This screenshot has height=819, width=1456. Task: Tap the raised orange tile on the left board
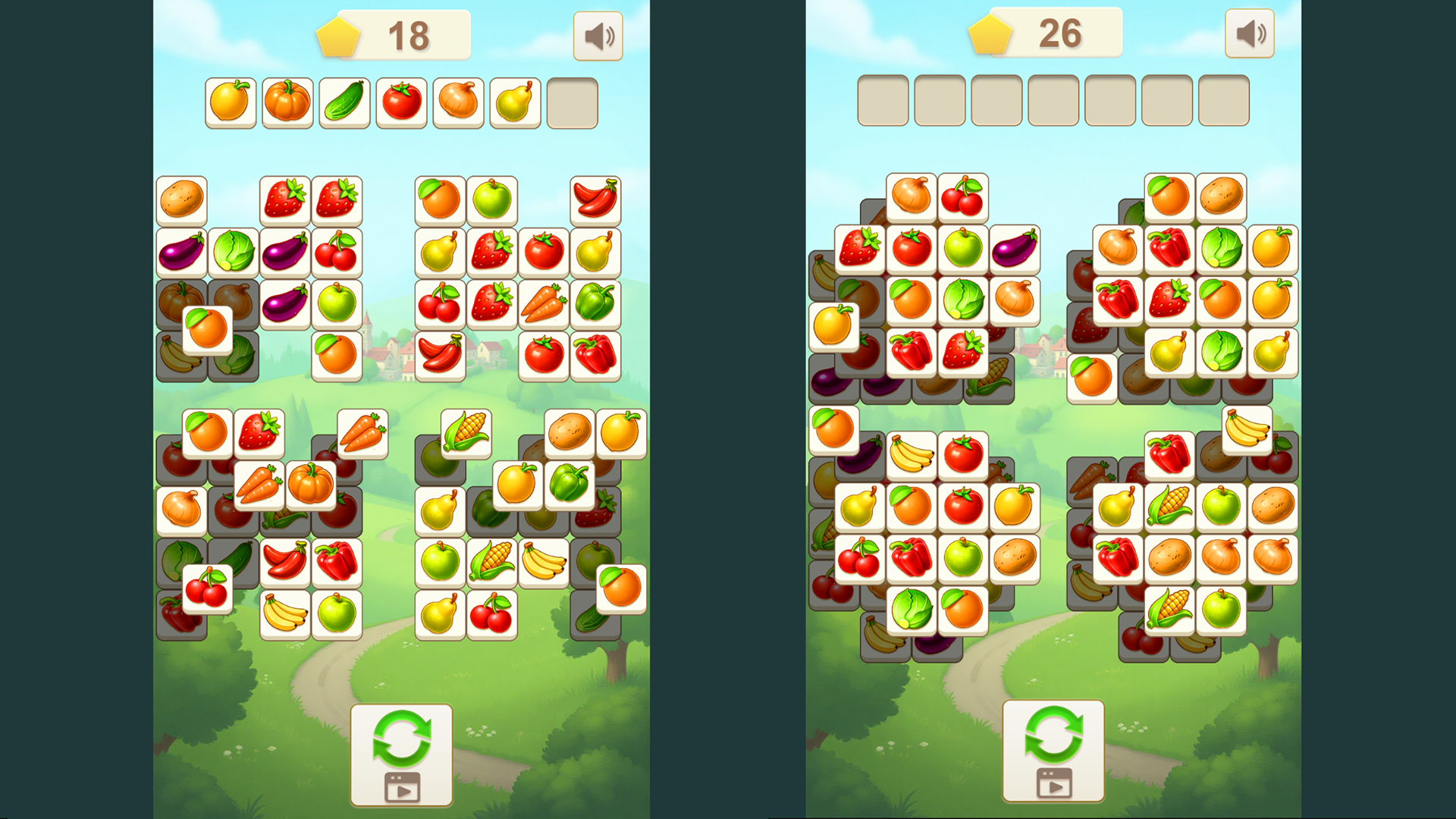click(208, 331)
